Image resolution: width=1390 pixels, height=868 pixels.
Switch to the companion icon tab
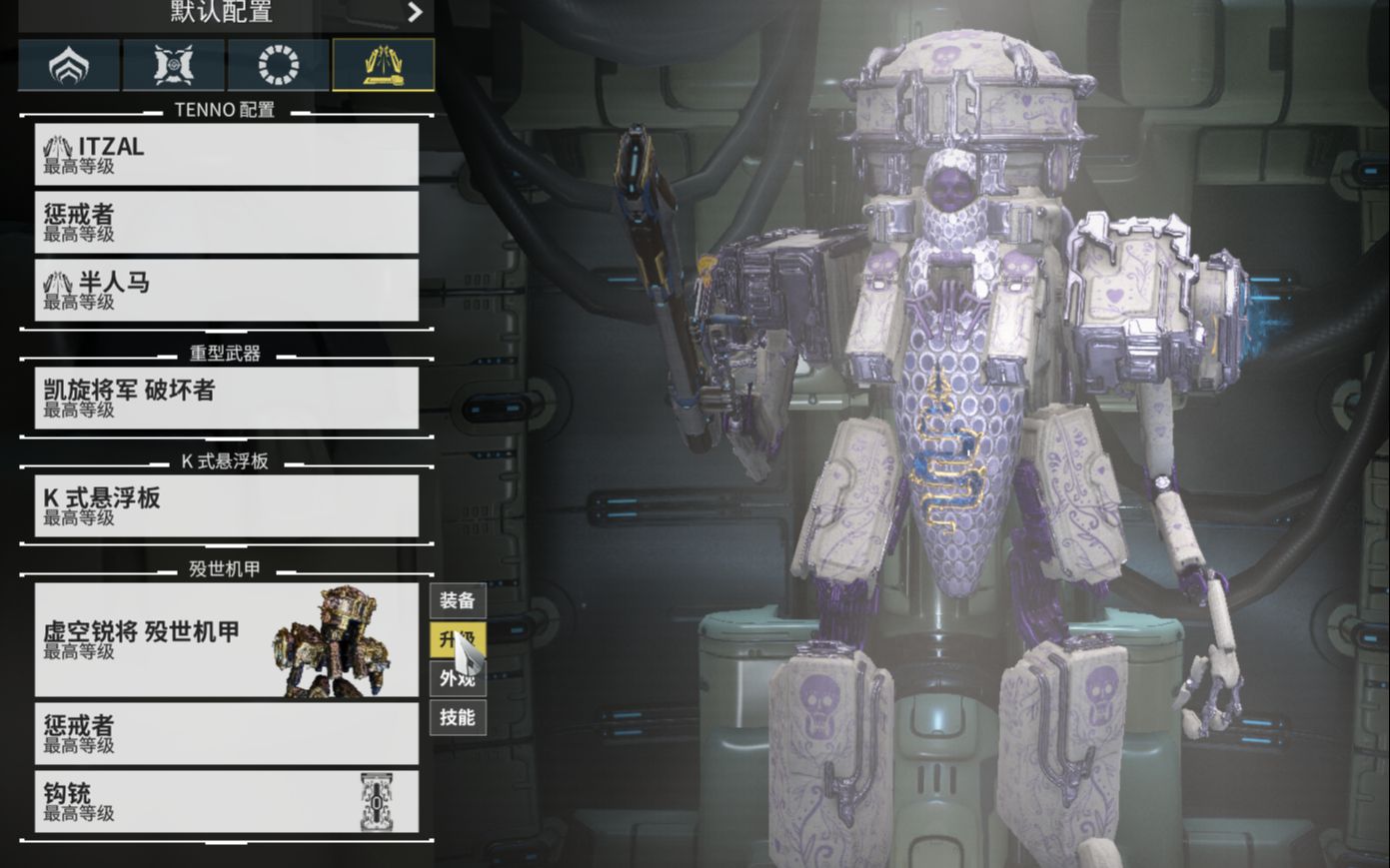(x=174, y=66)
